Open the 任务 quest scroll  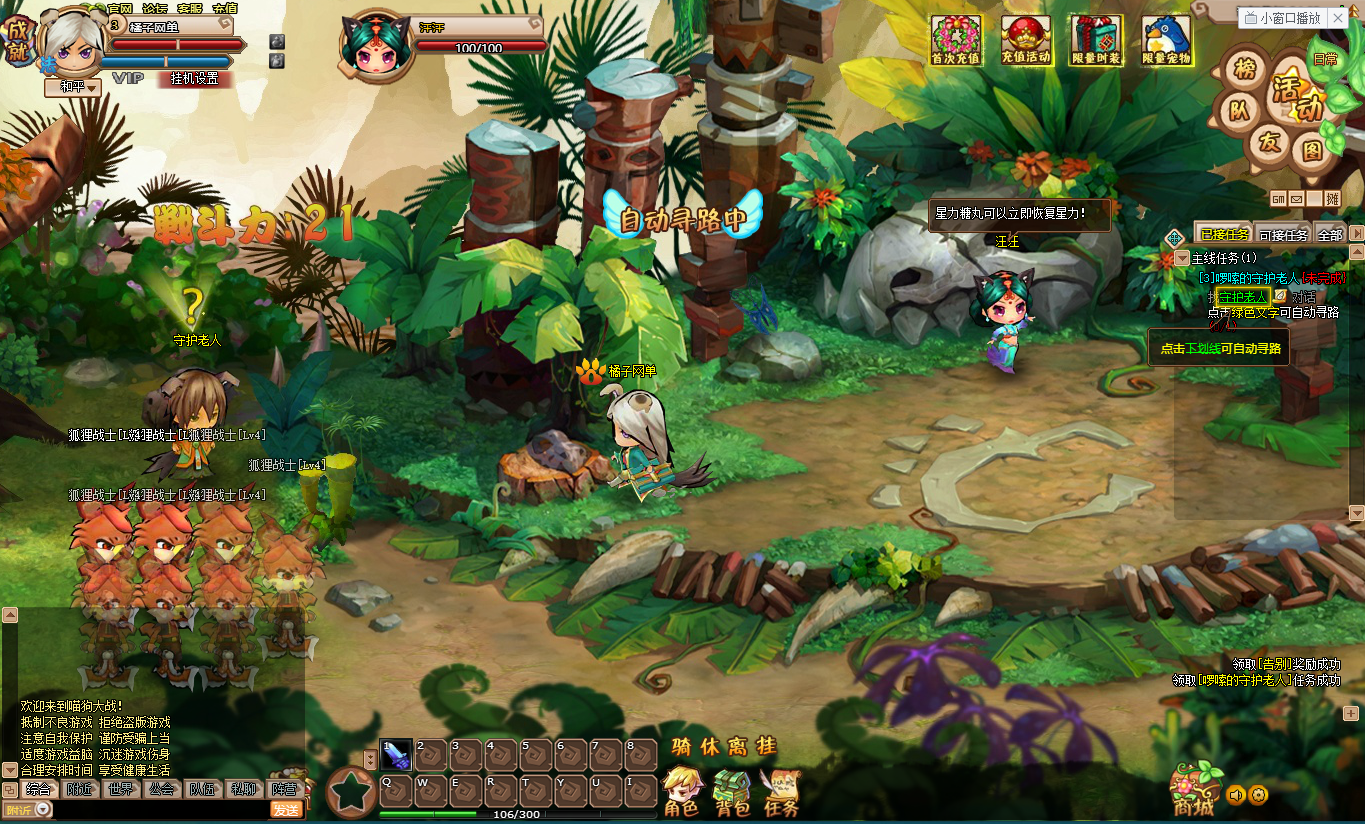point(780,792)
